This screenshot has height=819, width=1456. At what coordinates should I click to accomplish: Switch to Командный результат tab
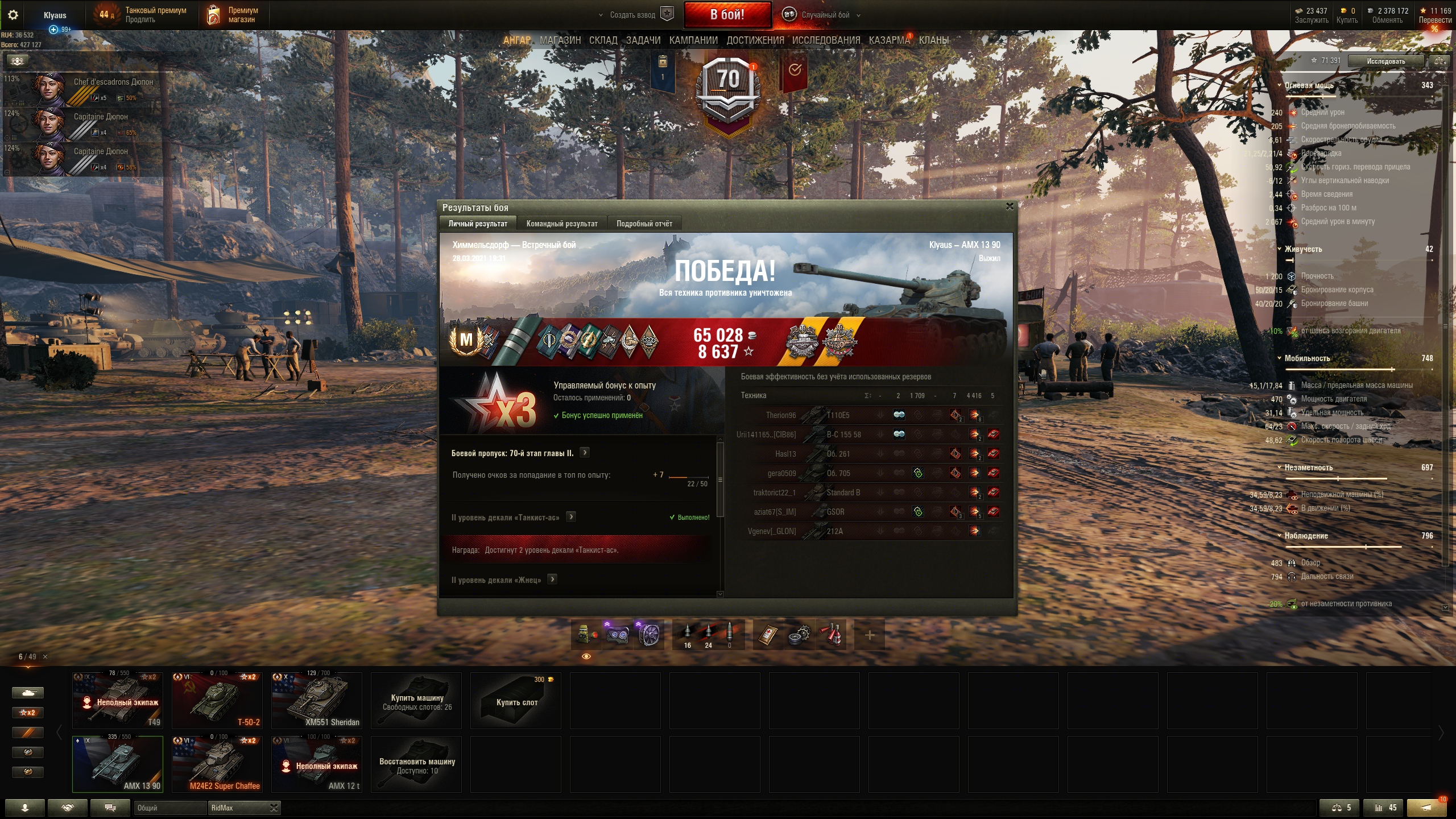click(561, 224)
